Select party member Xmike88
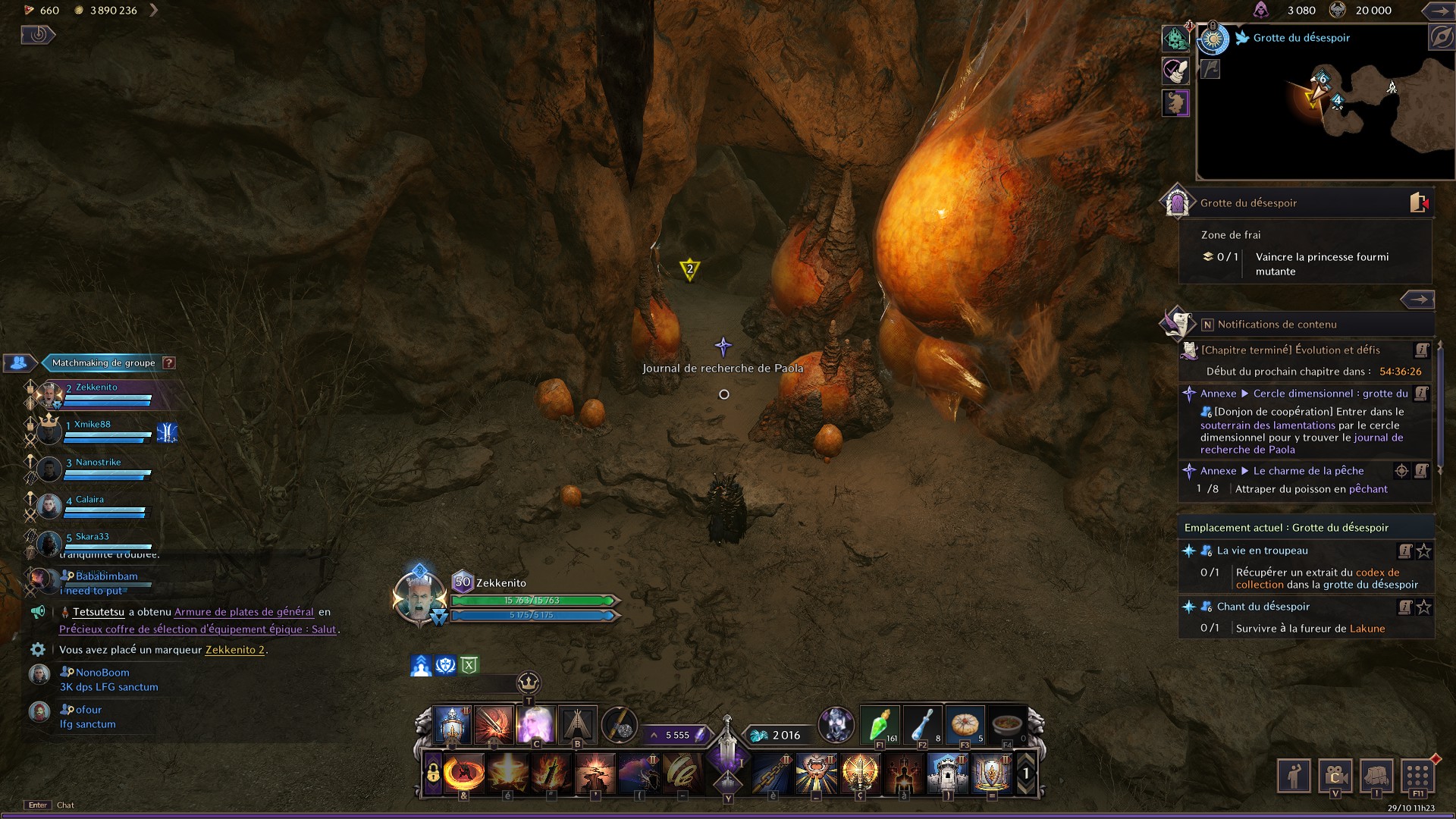1456x819 pixels. tap(93, 425)
